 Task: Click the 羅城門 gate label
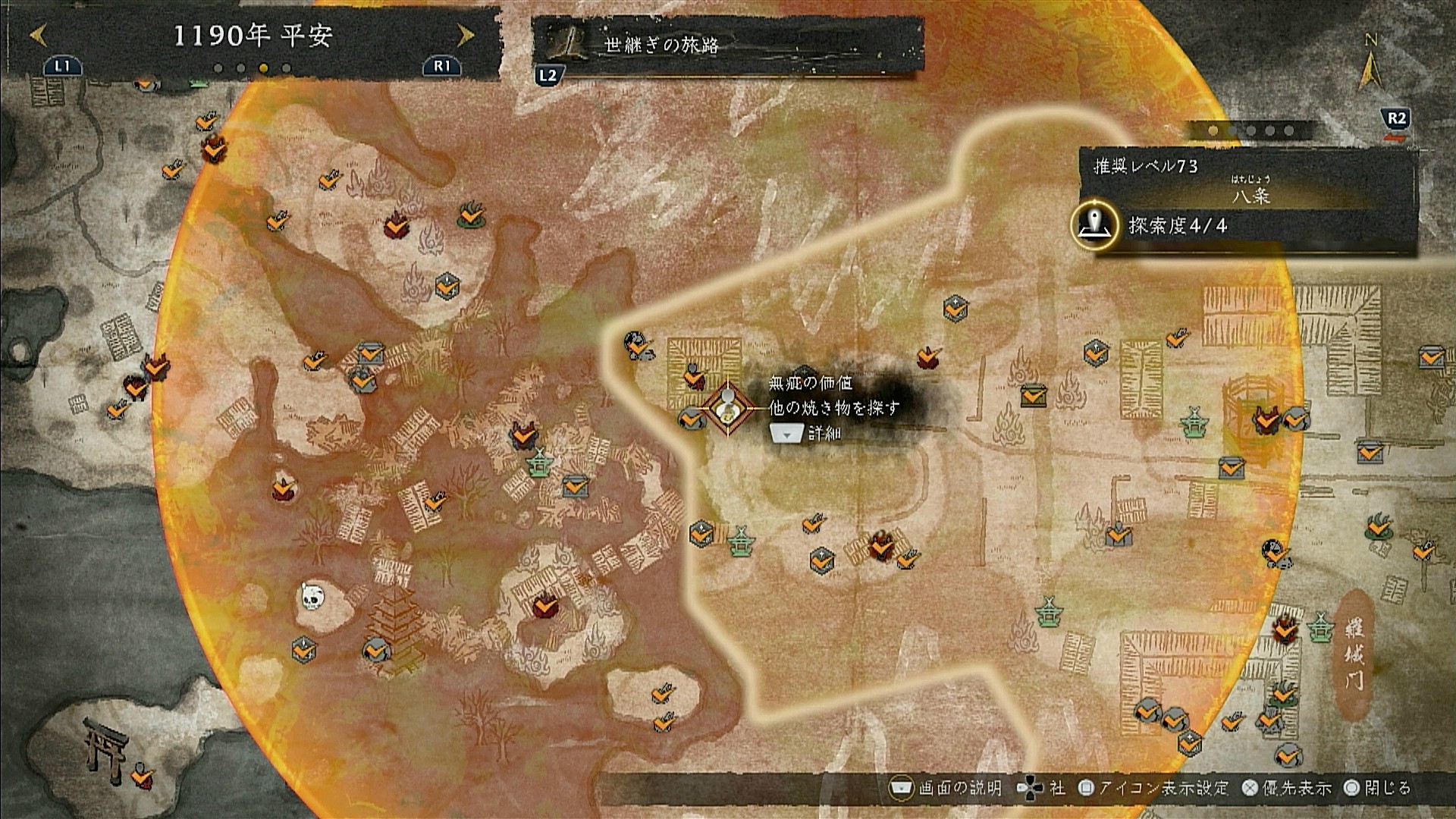pos(1354,654)
